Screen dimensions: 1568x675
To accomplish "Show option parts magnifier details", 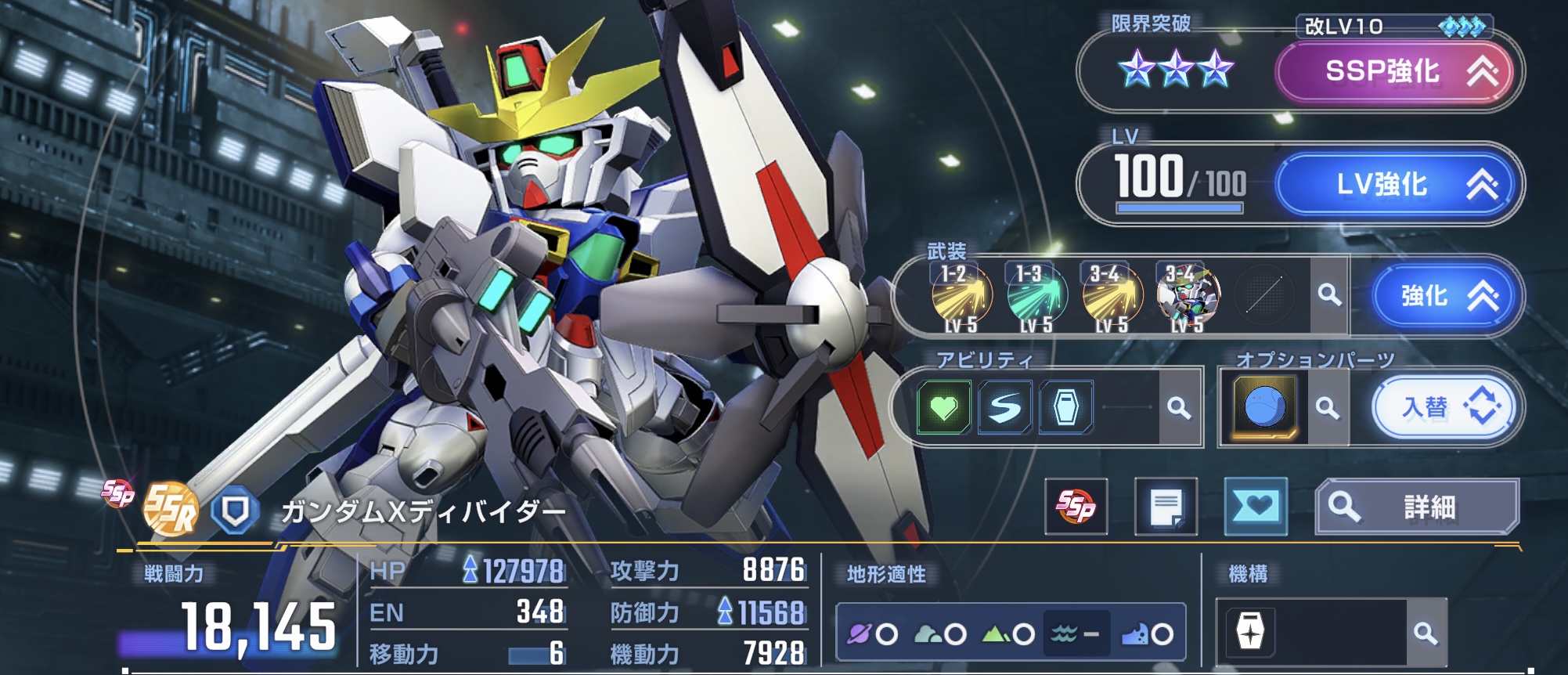I will [1327, 408].
